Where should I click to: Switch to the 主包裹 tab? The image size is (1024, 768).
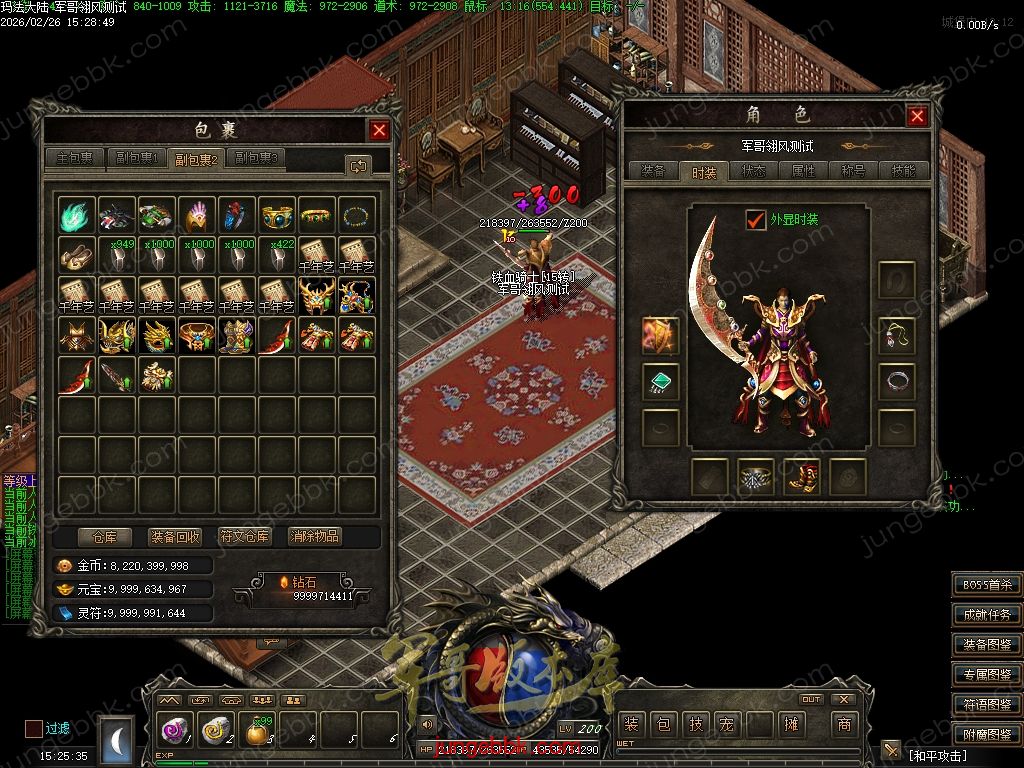click(x=76, y=158)
